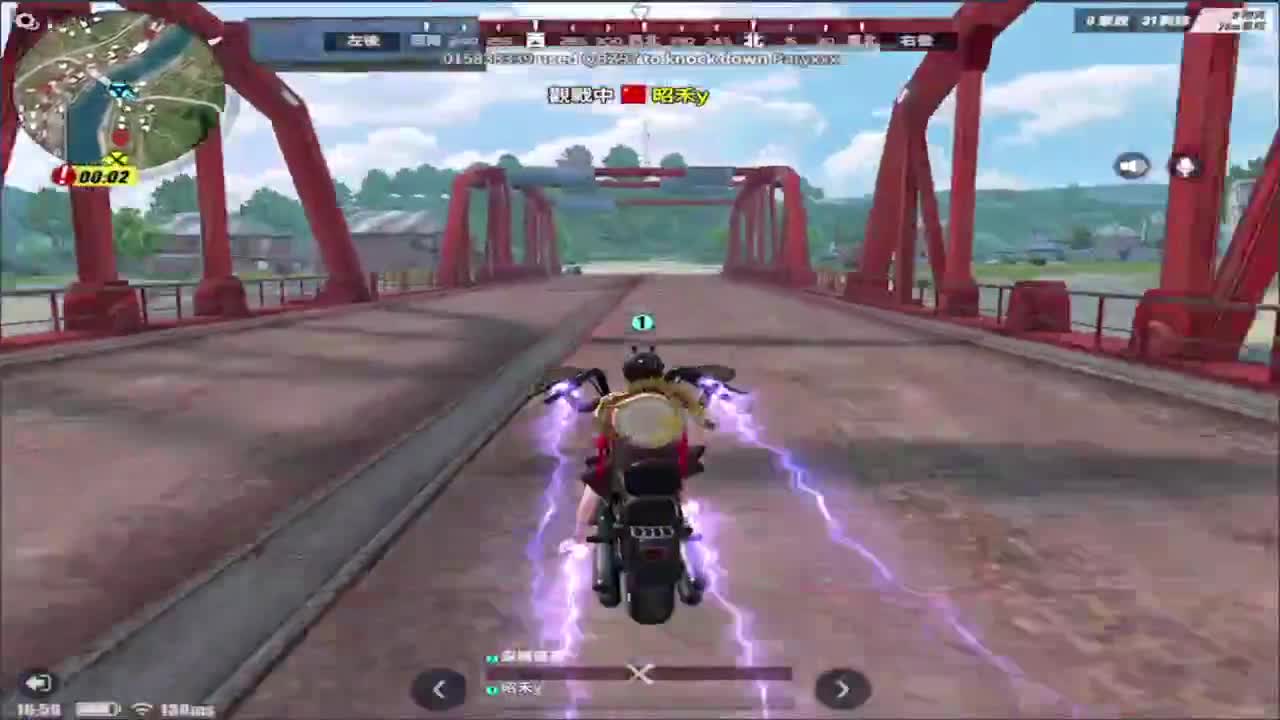Click the left arrow to spectate previous player
The height and width of the screenshot is (720, 1280).
pos(439,689)
